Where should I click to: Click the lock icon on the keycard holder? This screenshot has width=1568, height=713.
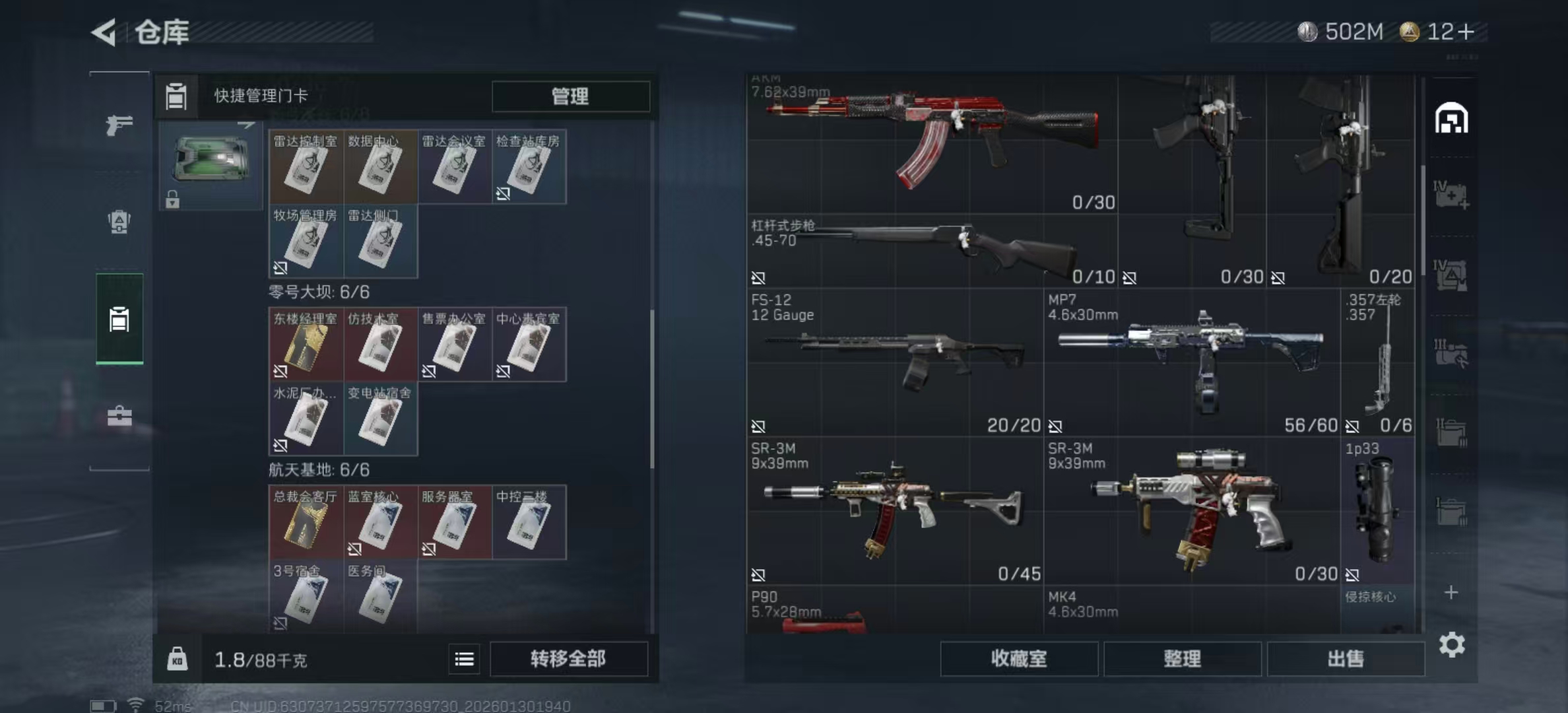pos(173,201)
